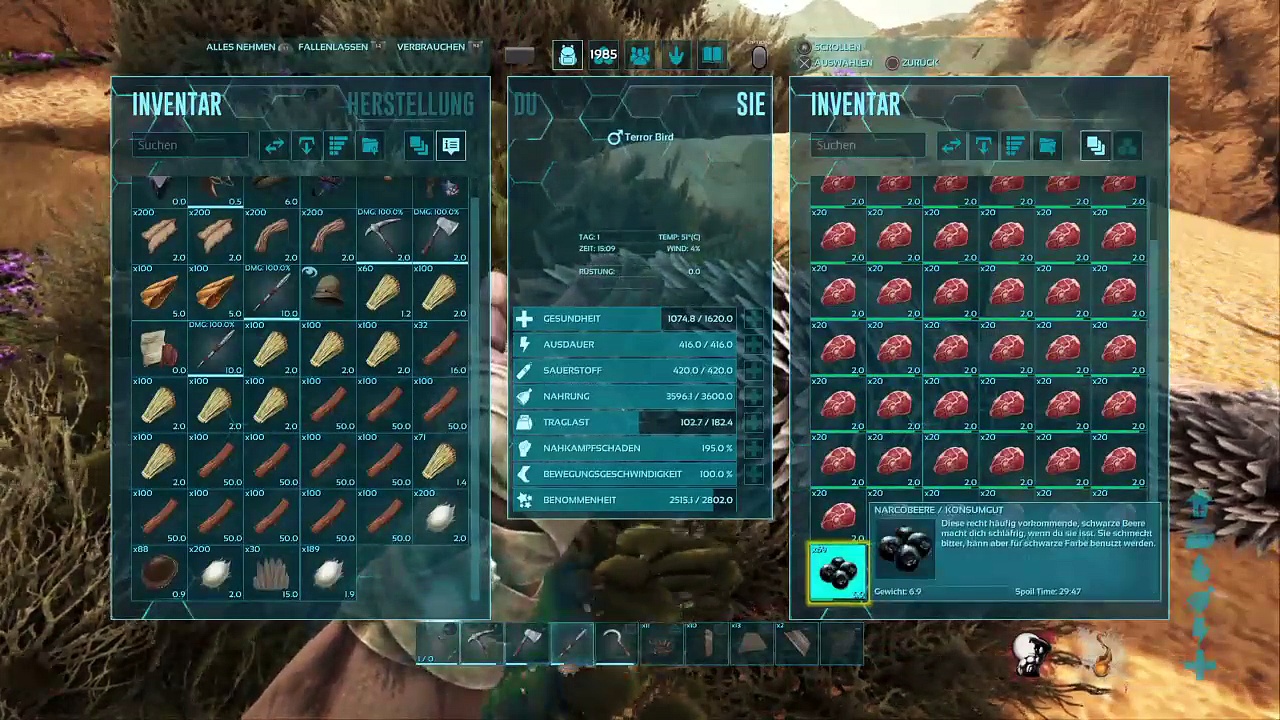Open the book icon in the top bar

tap(712, 56)
